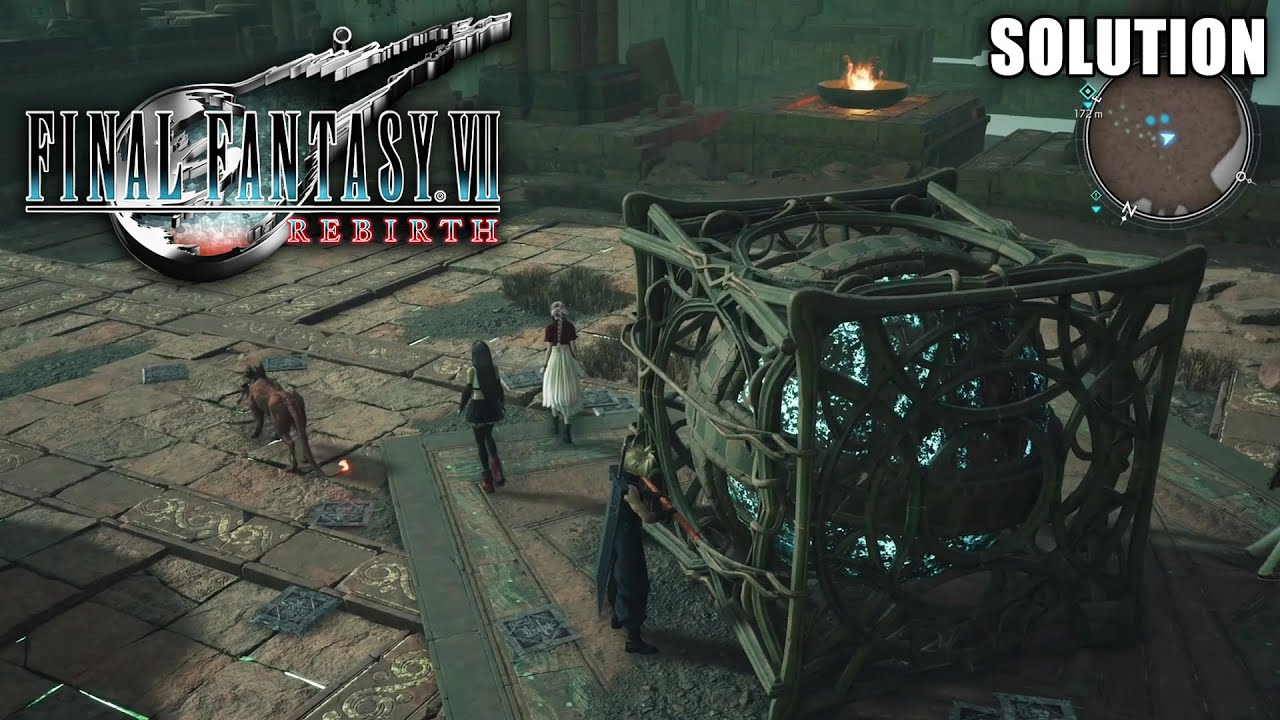Toggle the small red torch flame near Red XIII
The width and height of the screenshot is (1280, 720).
(345, 465)
